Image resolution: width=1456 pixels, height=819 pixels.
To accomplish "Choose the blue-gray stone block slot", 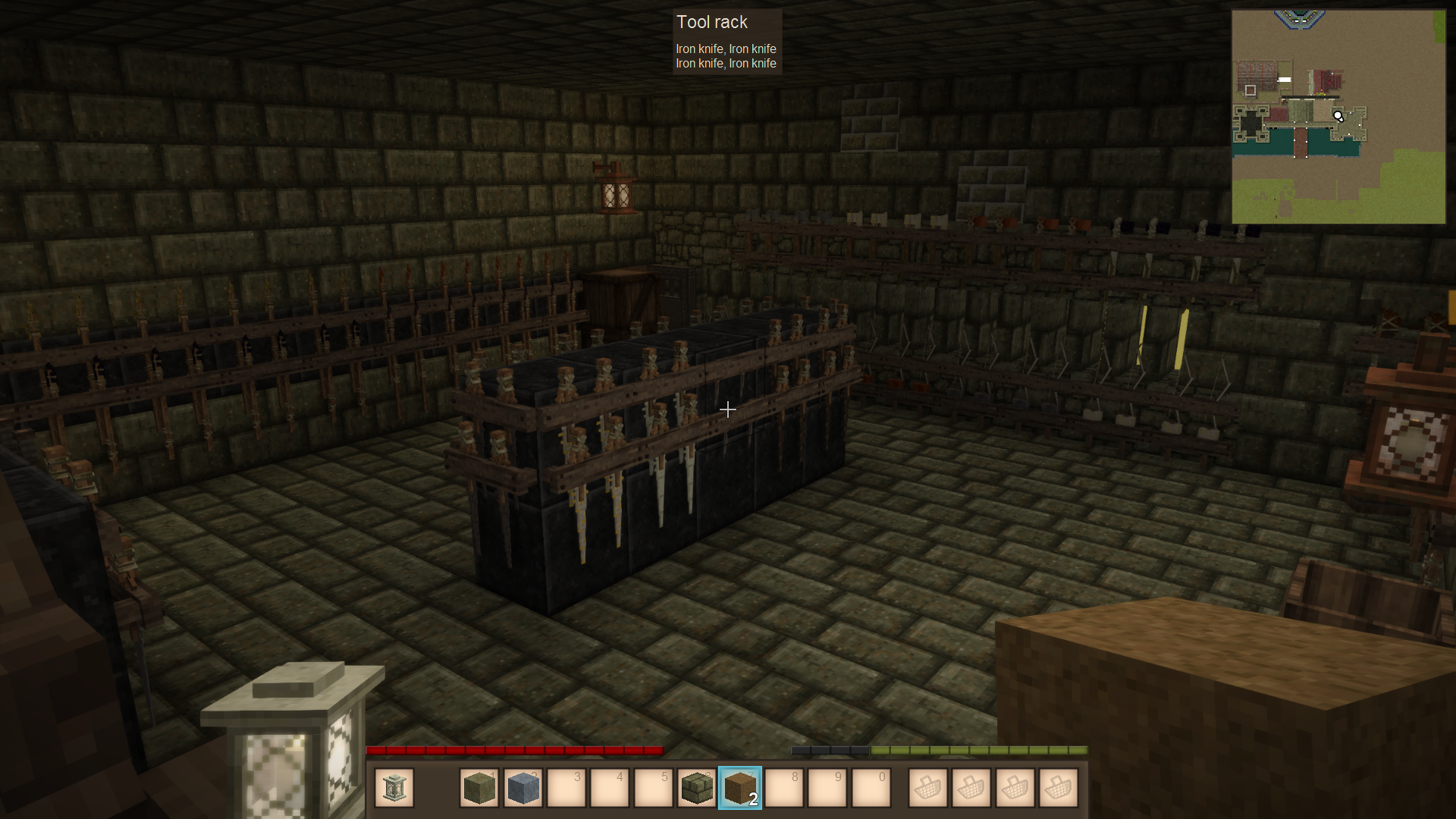I will pyautogui.click(x=522, y=788).
